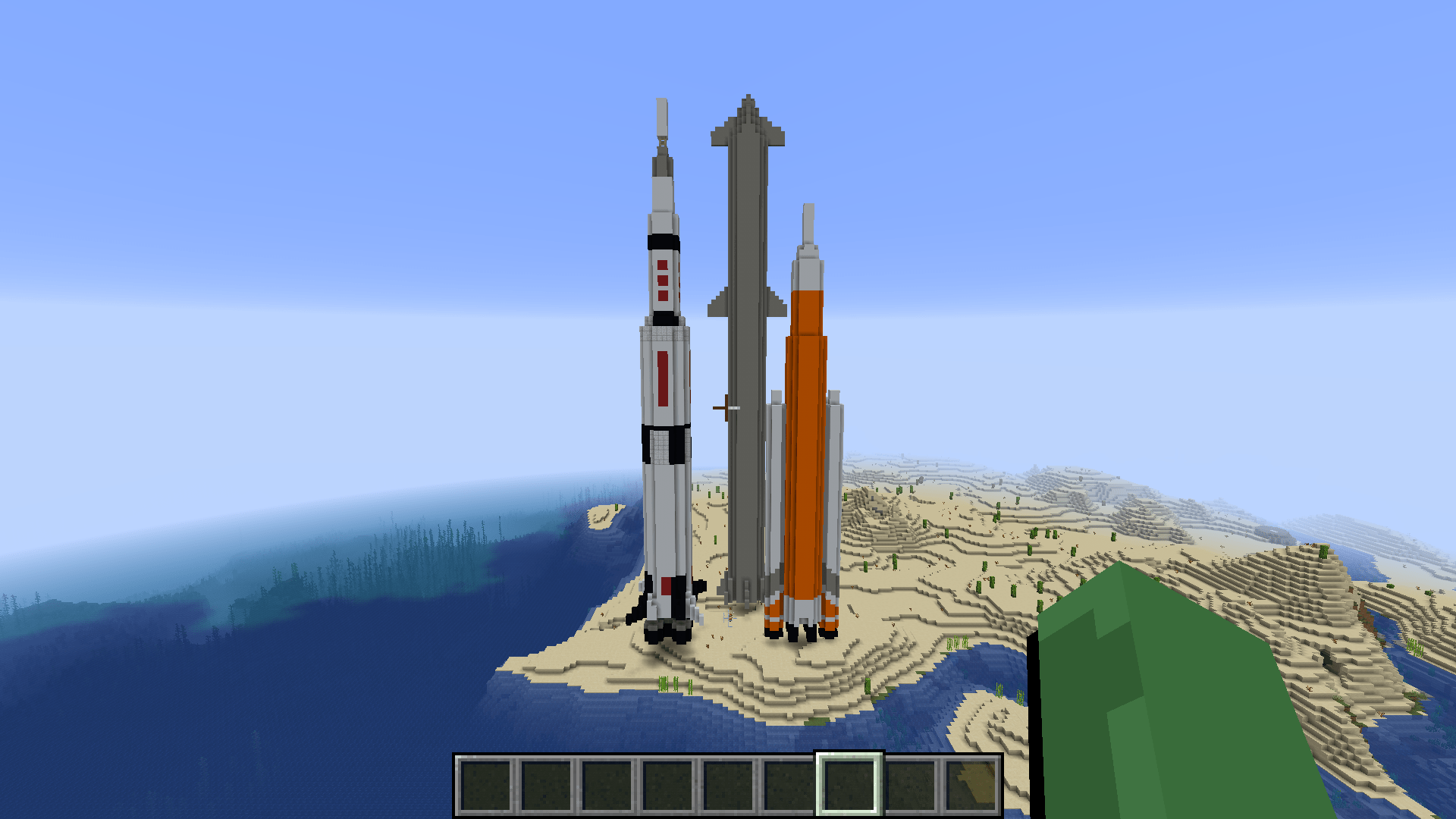Select the third hotbar slot

(x=607, y=784)
